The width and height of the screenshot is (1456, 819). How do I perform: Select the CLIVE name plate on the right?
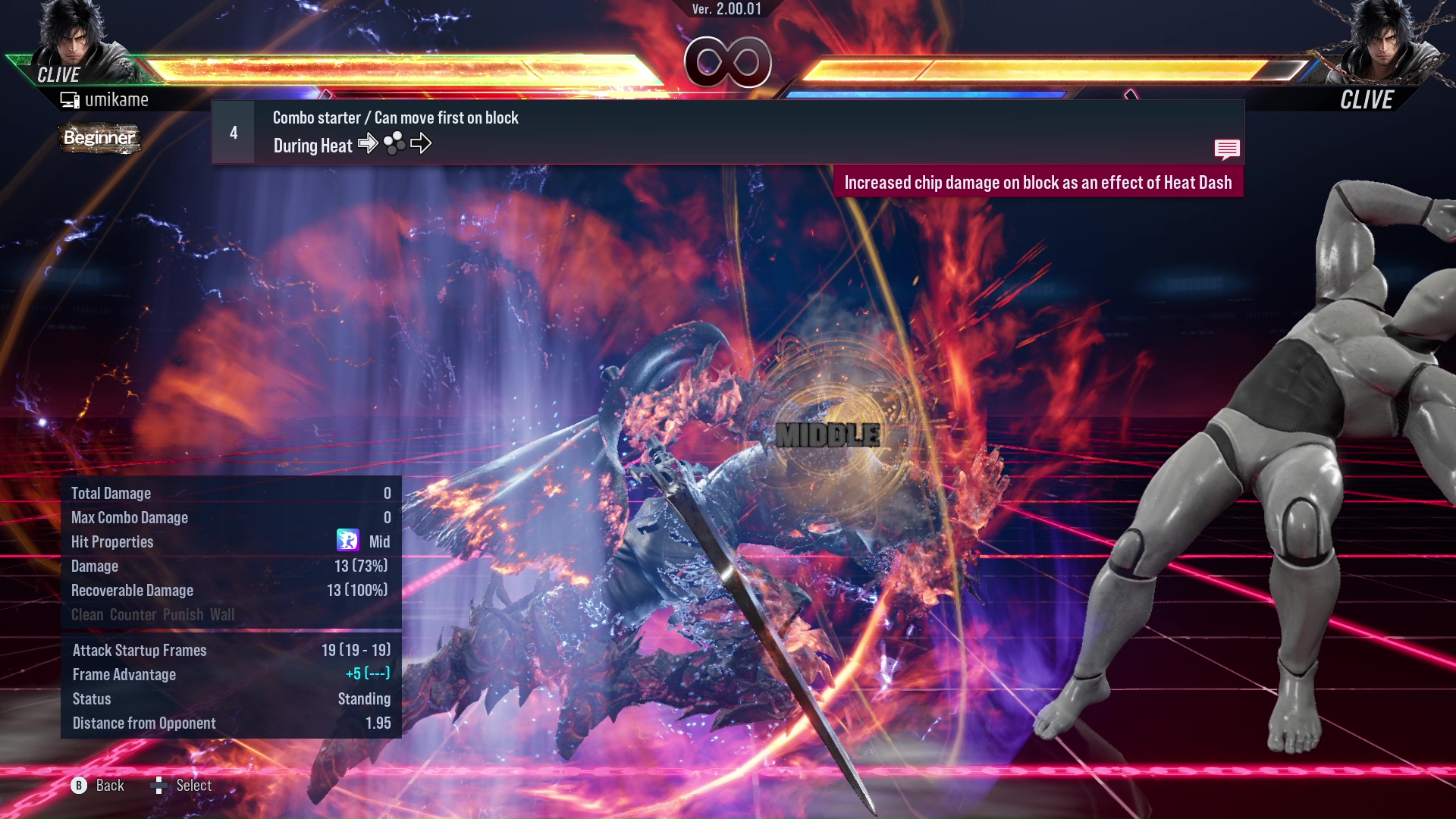tap(1367, 99)
